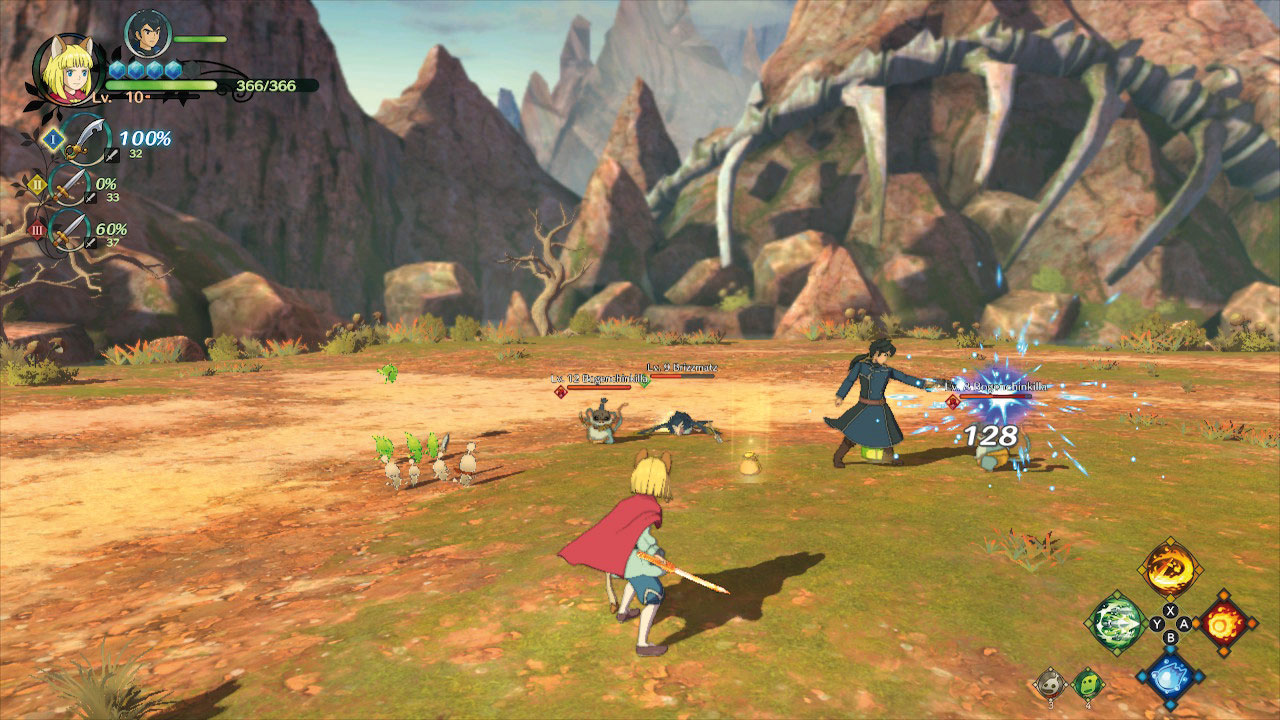Choose the sword in weapon slot II
Image resolution: width=1280 pixels, height=720 pixels.
[70, 184]
